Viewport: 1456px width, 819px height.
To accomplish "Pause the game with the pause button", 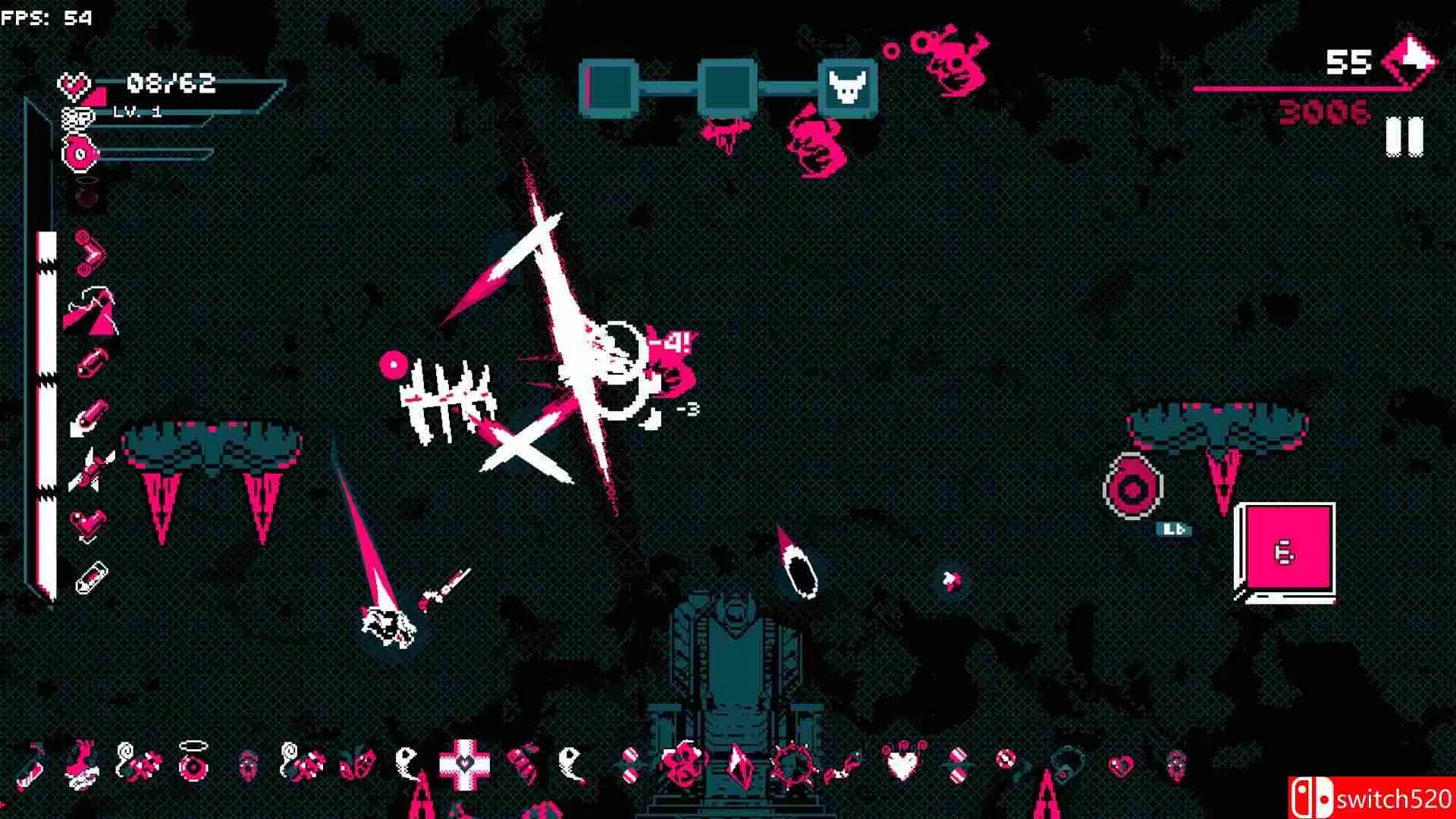I will pos(1404,137).
